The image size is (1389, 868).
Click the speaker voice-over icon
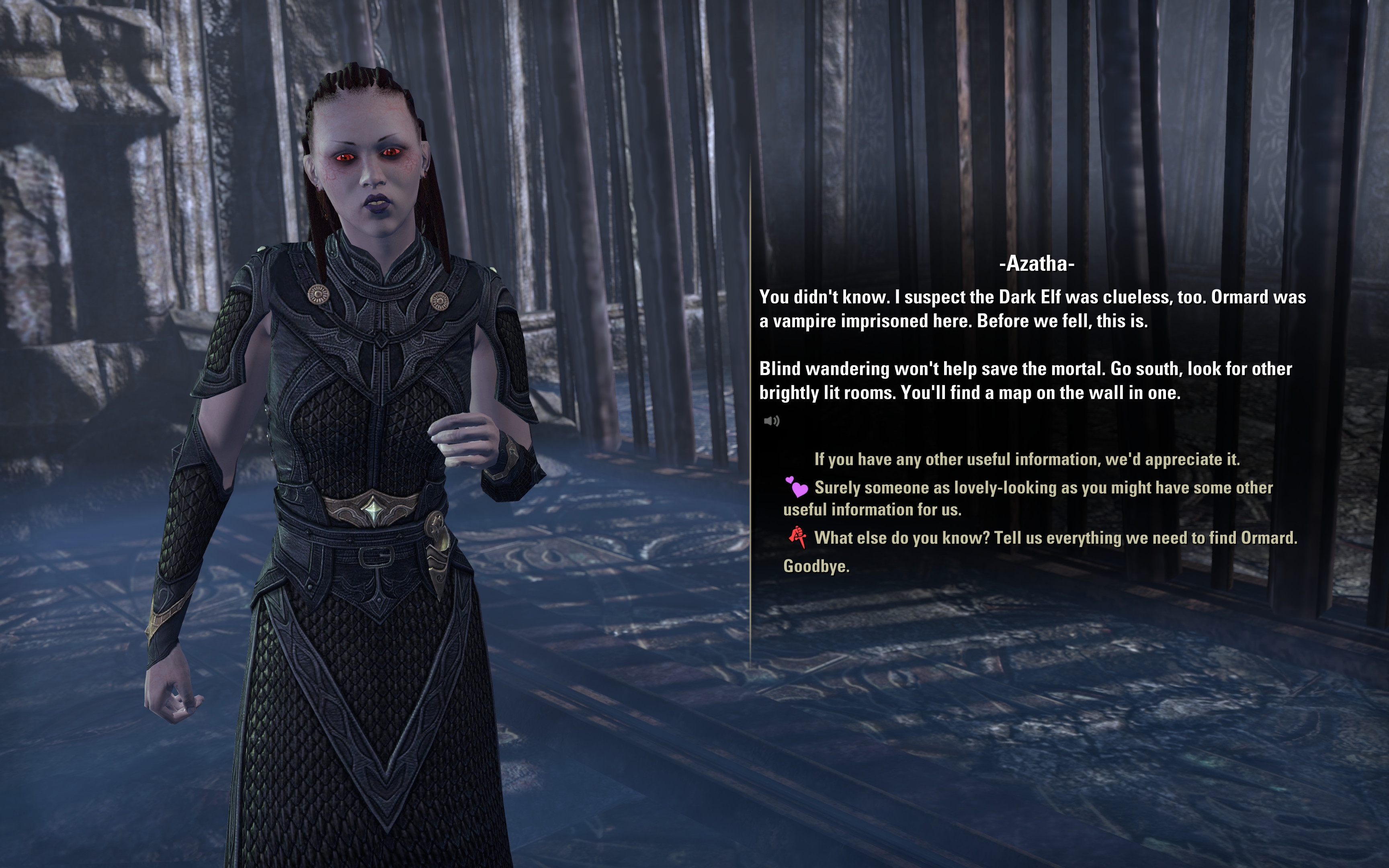click(771, 422)
